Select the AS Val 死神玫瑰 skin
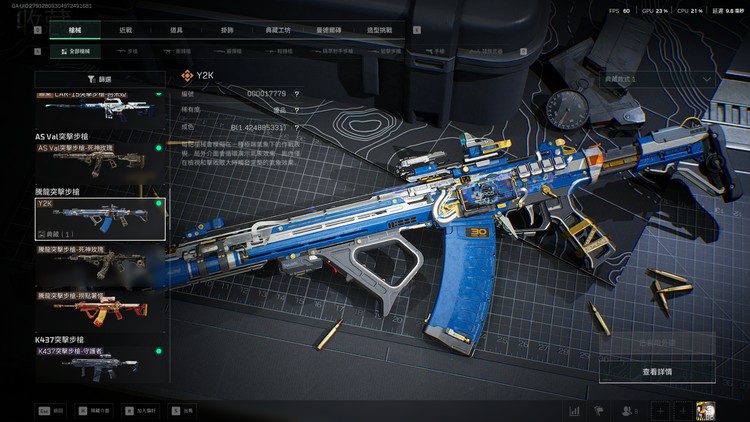750x422 pixels. tap(99, 158)
